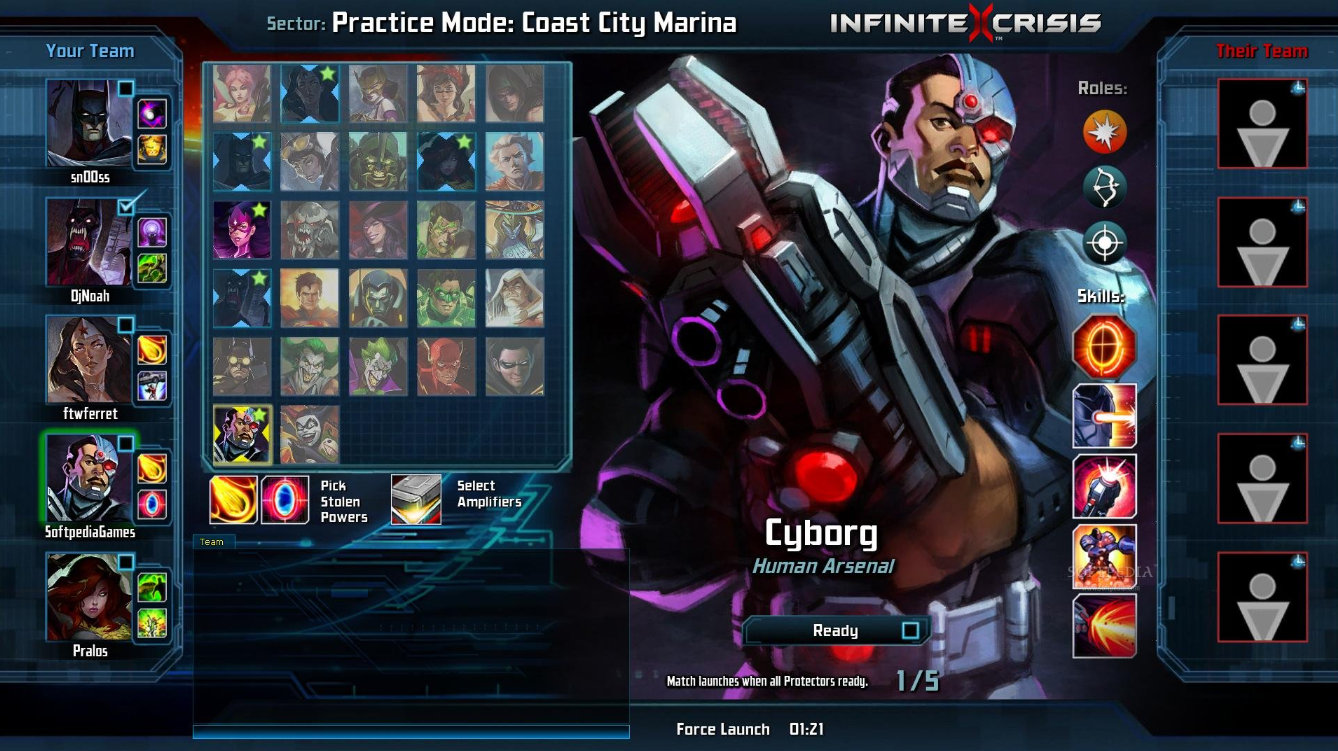Check the Ready checkbox

click(910, 630)
